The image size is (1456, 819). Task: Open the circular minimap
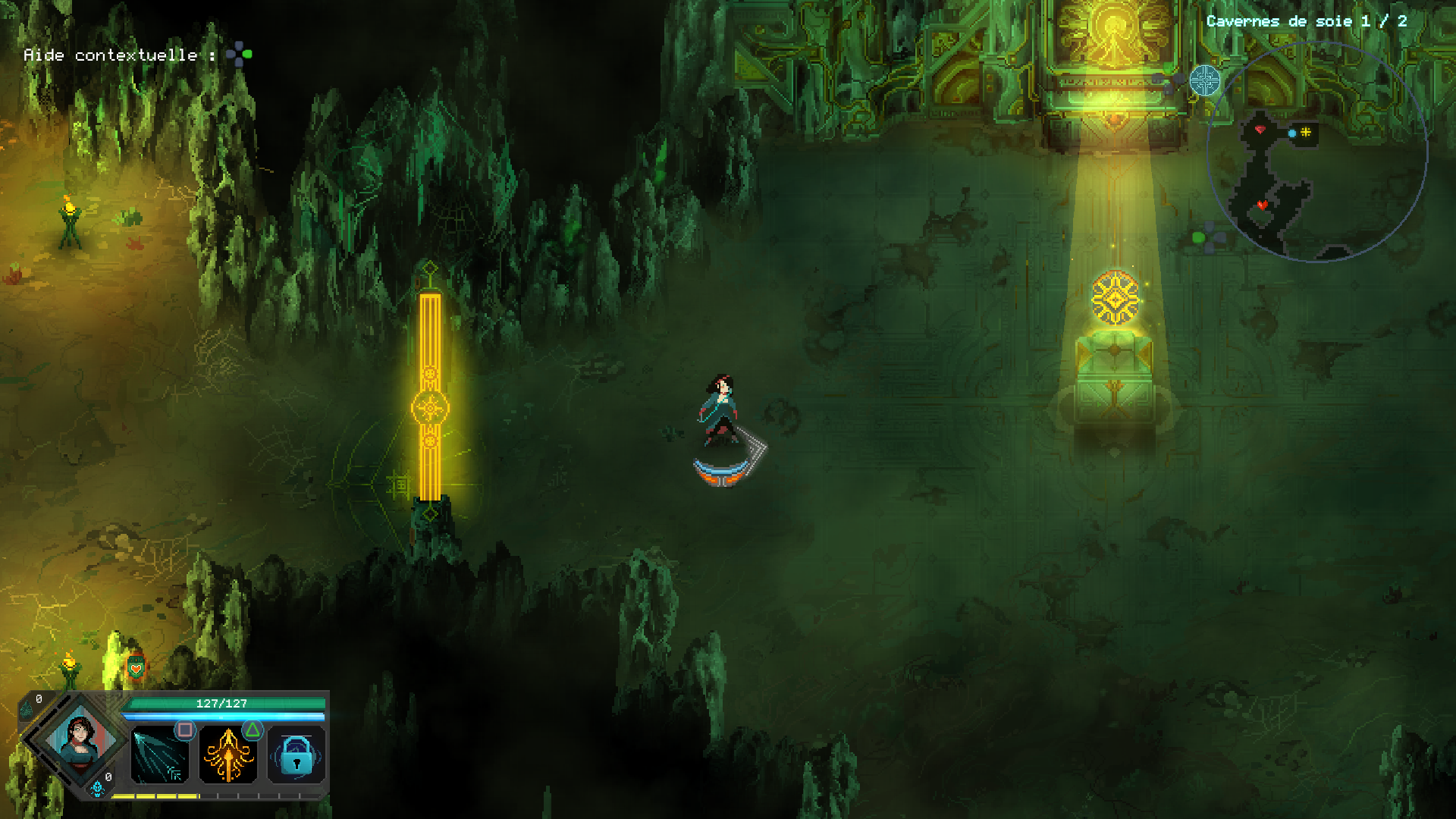1316,152
